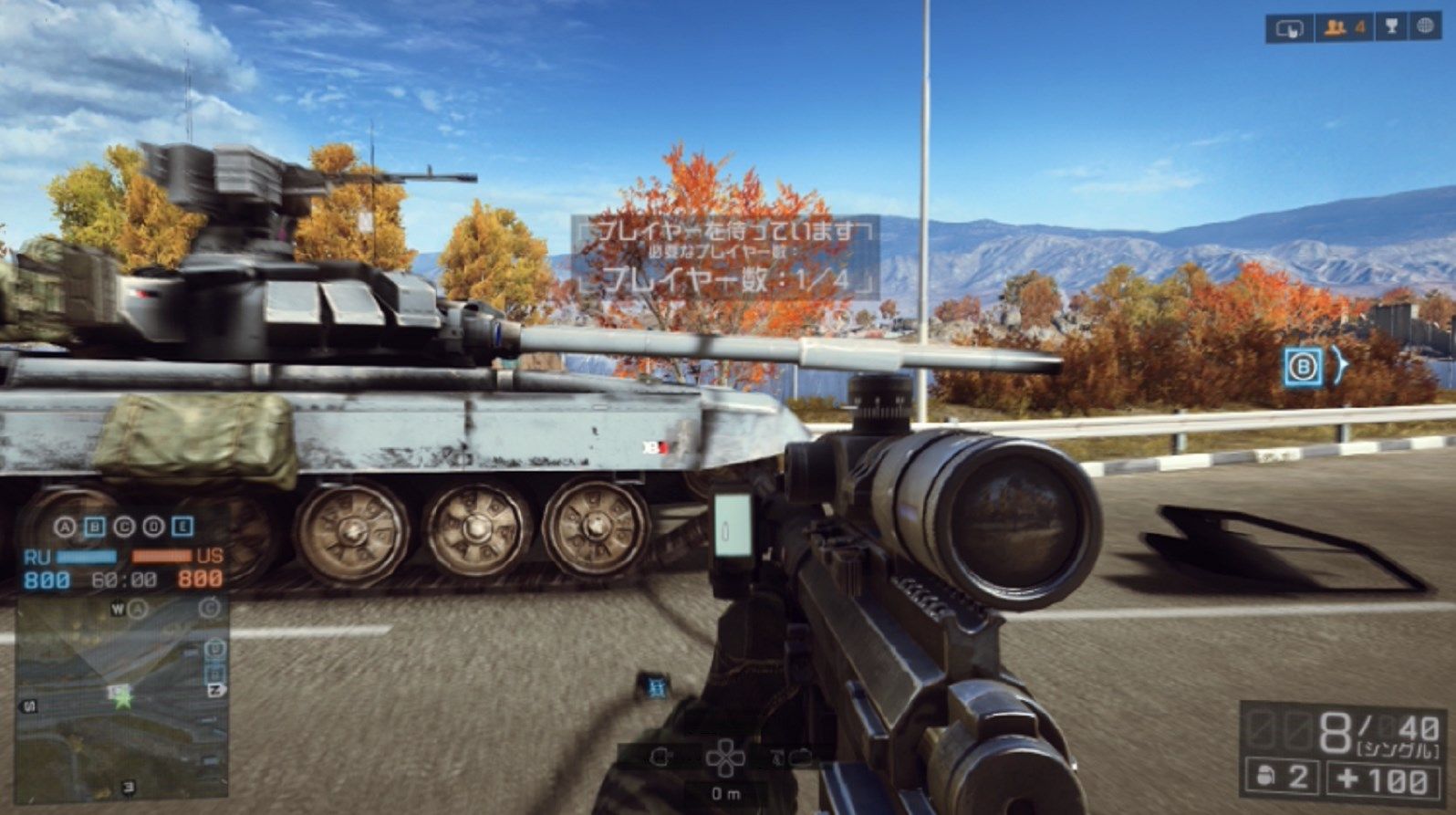Click the globe network icon top-right
The image size is (1456, 815).
pos(1427,28)
